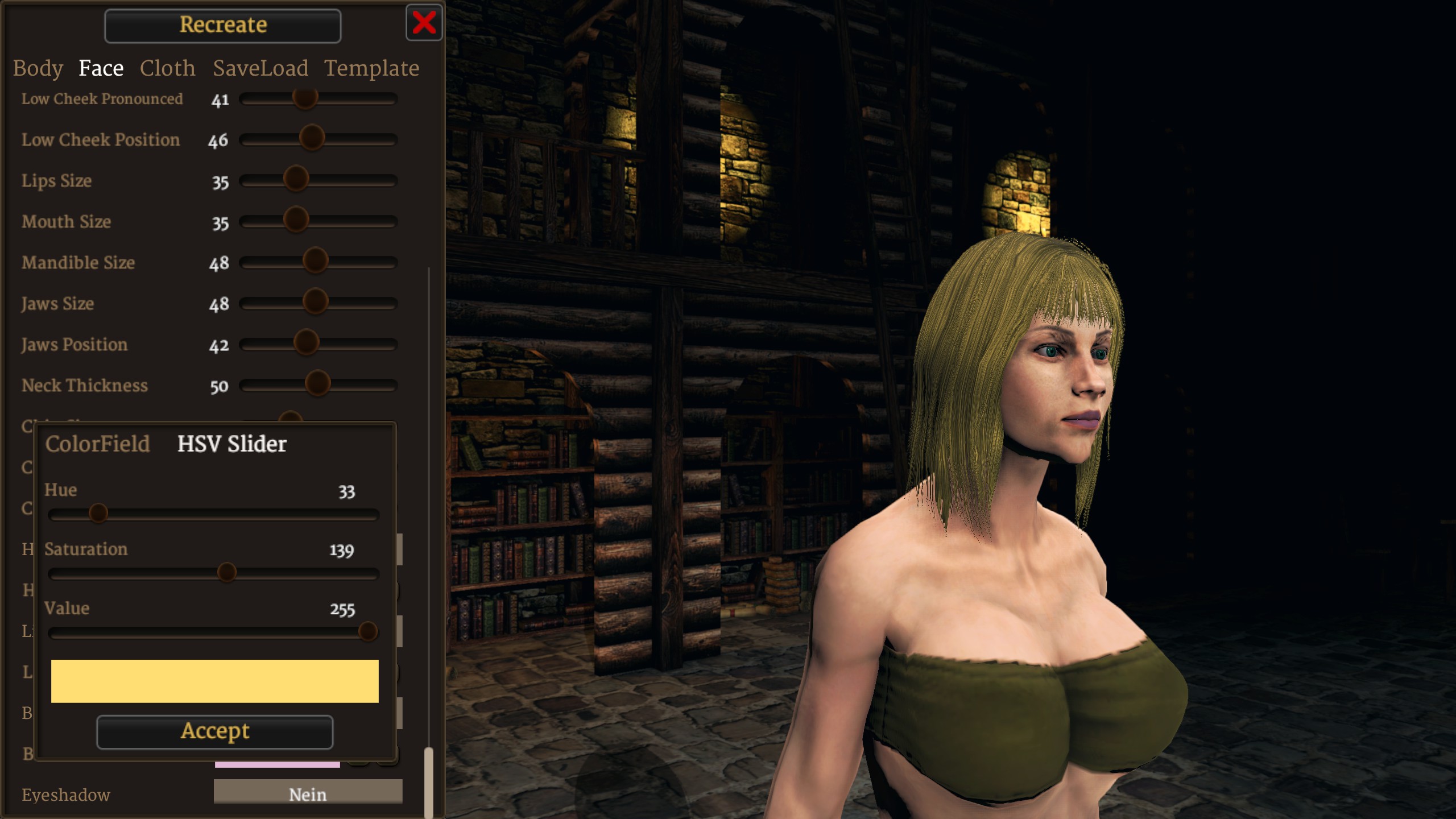Click the Lips Size slider handle
This screenshot has height=819, width=1456.
pyautogui.click(x=296, y=180)
